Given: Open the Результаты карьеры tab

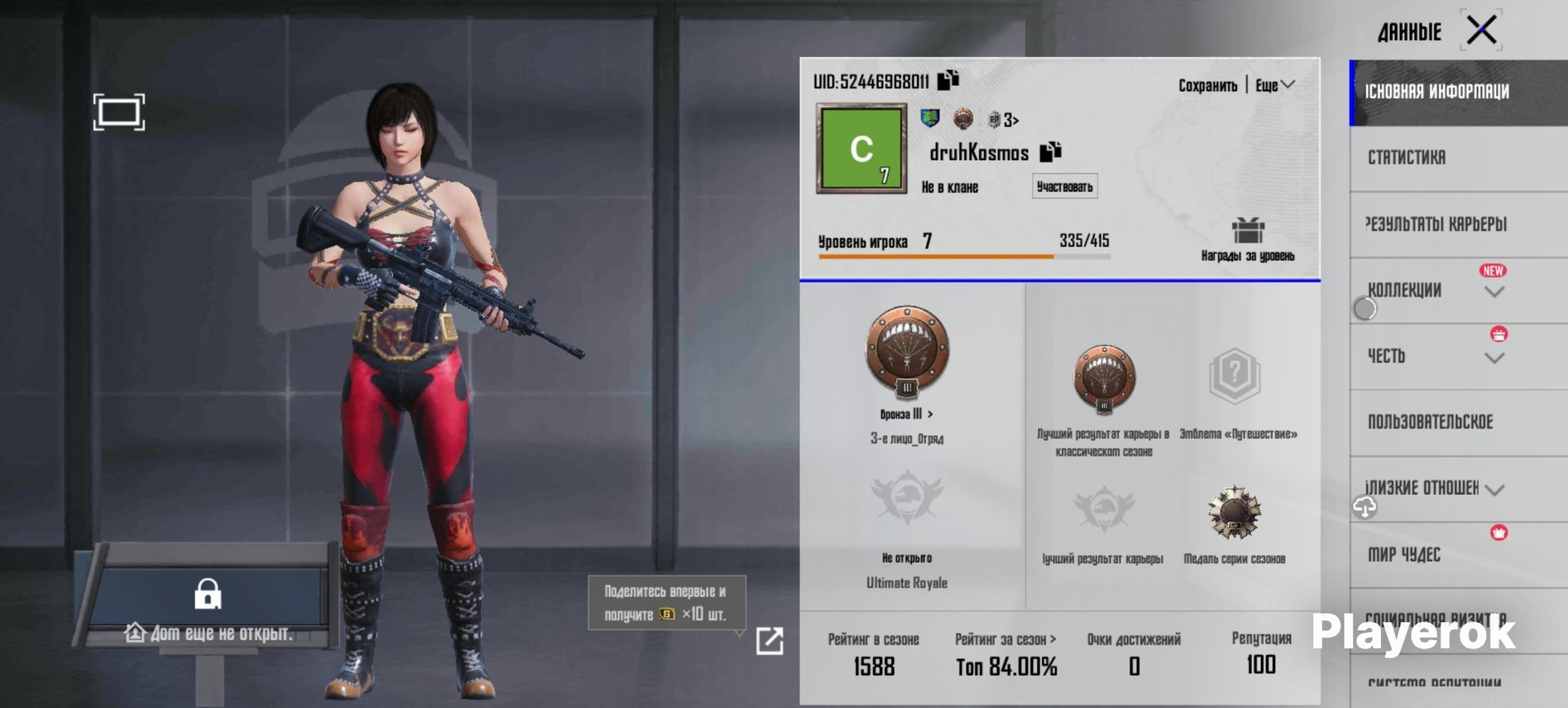Looking at the screenshot, I should click(x=1436, y=224).
